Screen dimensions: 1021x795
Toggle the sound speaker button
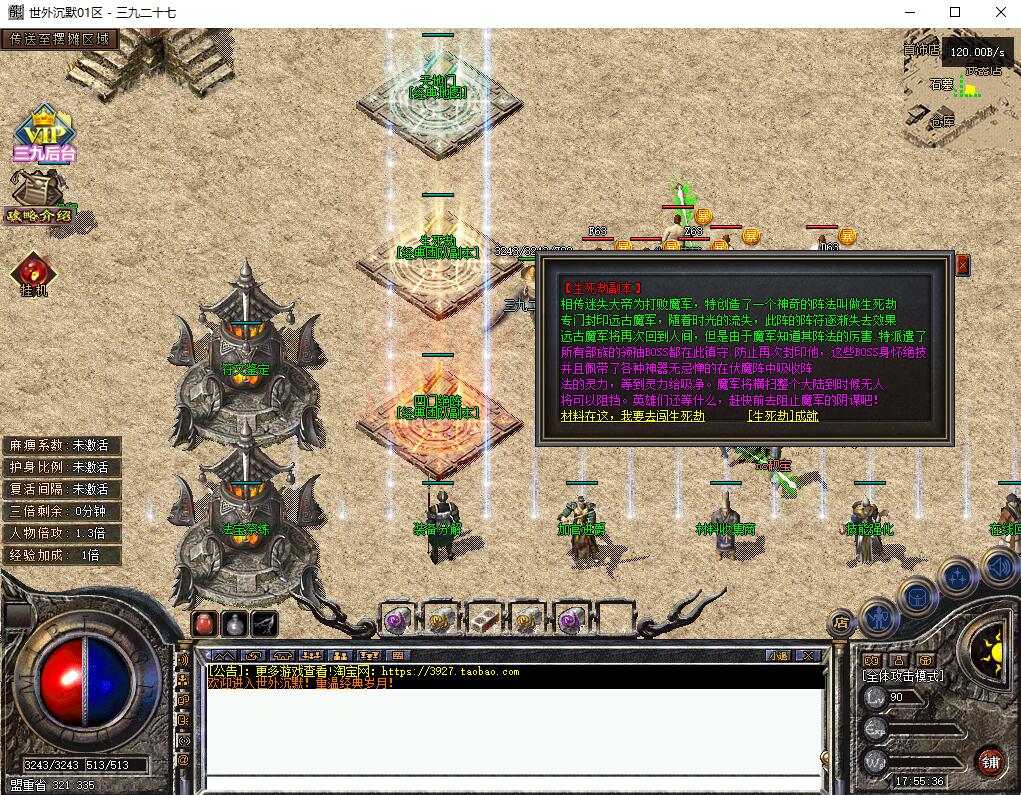(x=999, y=567)
